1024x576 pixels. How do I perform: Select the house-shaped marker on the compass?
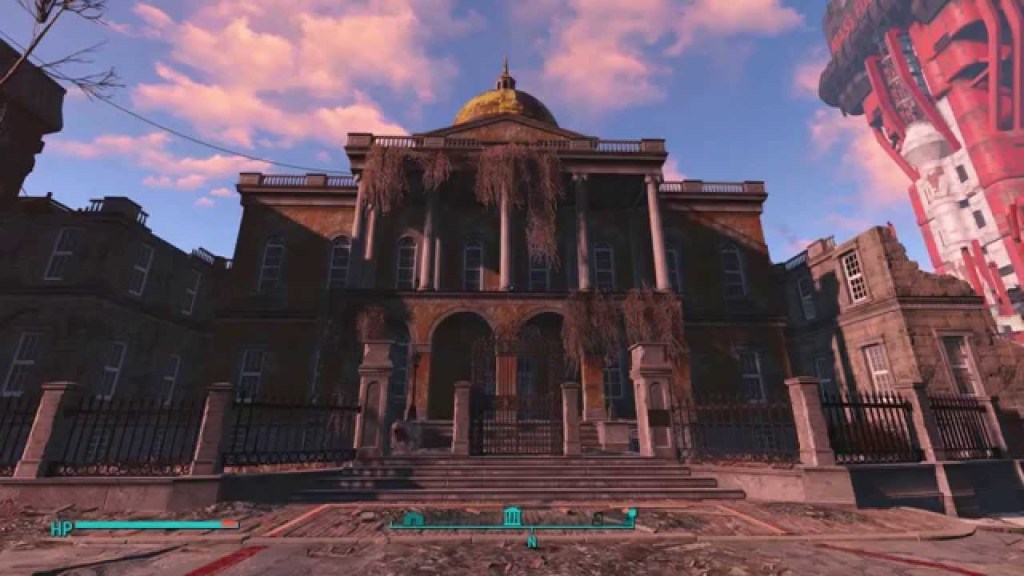pos(413,519)
